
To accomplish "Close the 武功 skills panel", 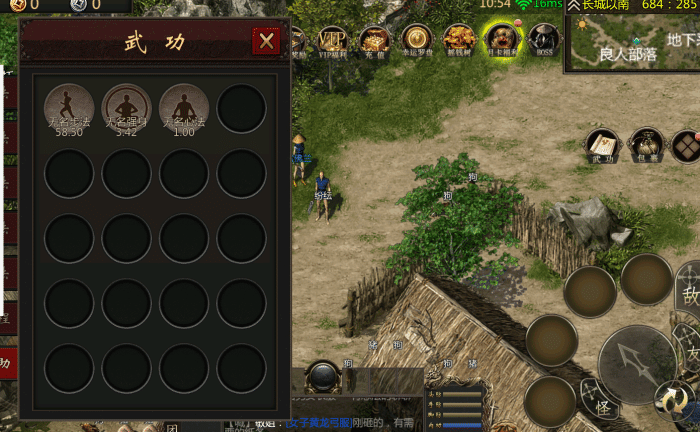I will [266, 41].
